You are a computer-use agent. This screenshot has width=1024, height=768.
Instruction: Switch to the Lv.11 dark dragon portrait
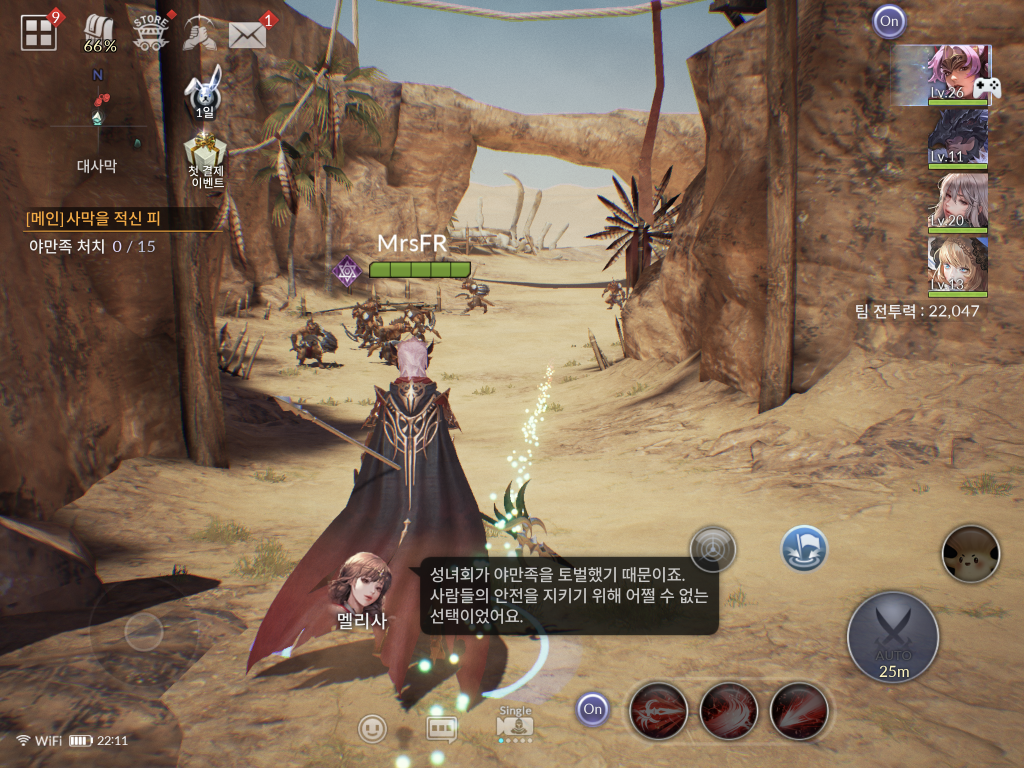click(x=958, y=138)
